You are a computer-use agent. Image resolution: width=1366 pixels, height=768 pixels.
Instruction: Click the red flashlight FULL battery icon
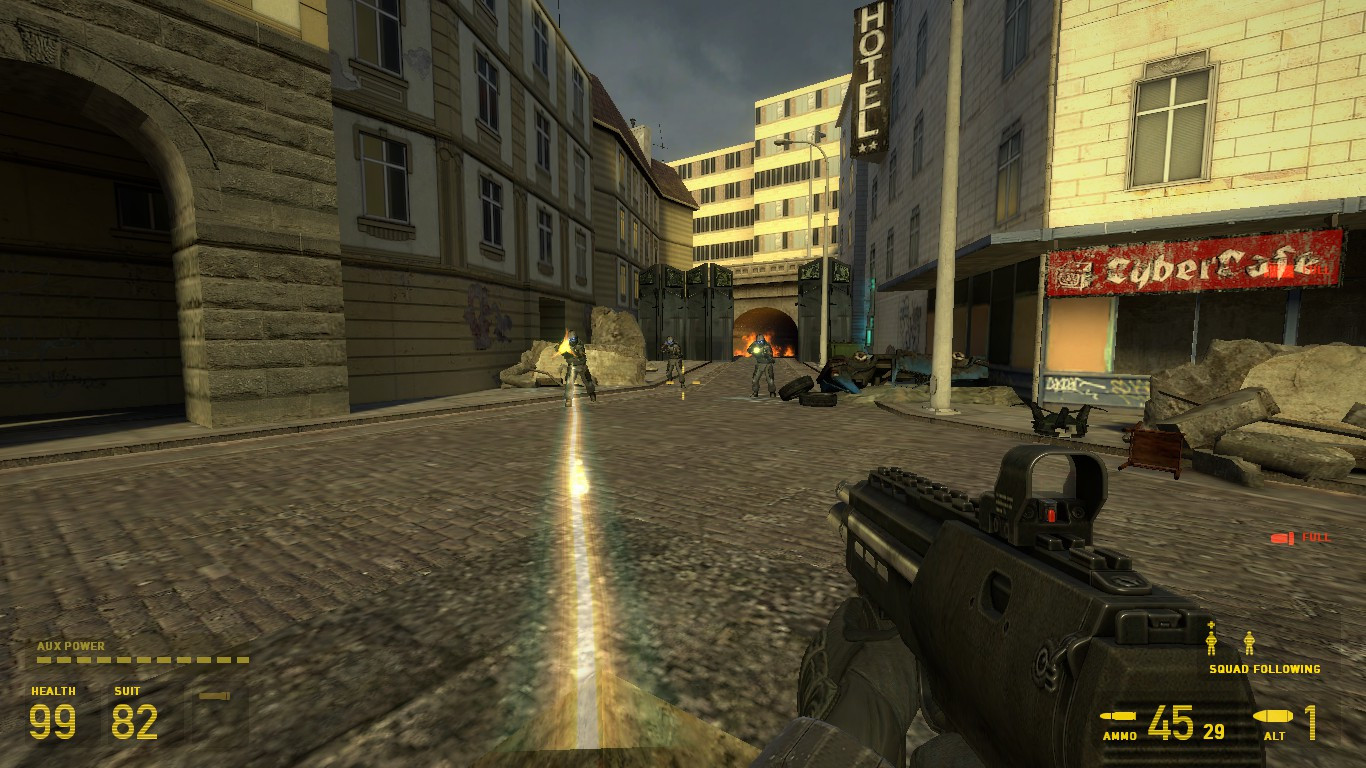pyautogui.click(x=1283, y=538)
